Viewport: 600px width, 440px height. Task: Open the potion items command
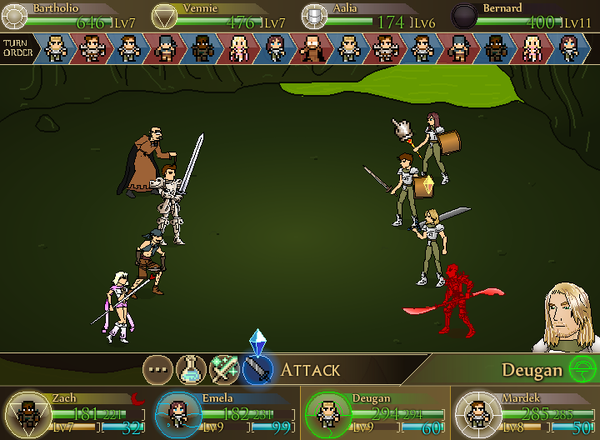pyautogui.click(x=191, y=370)
